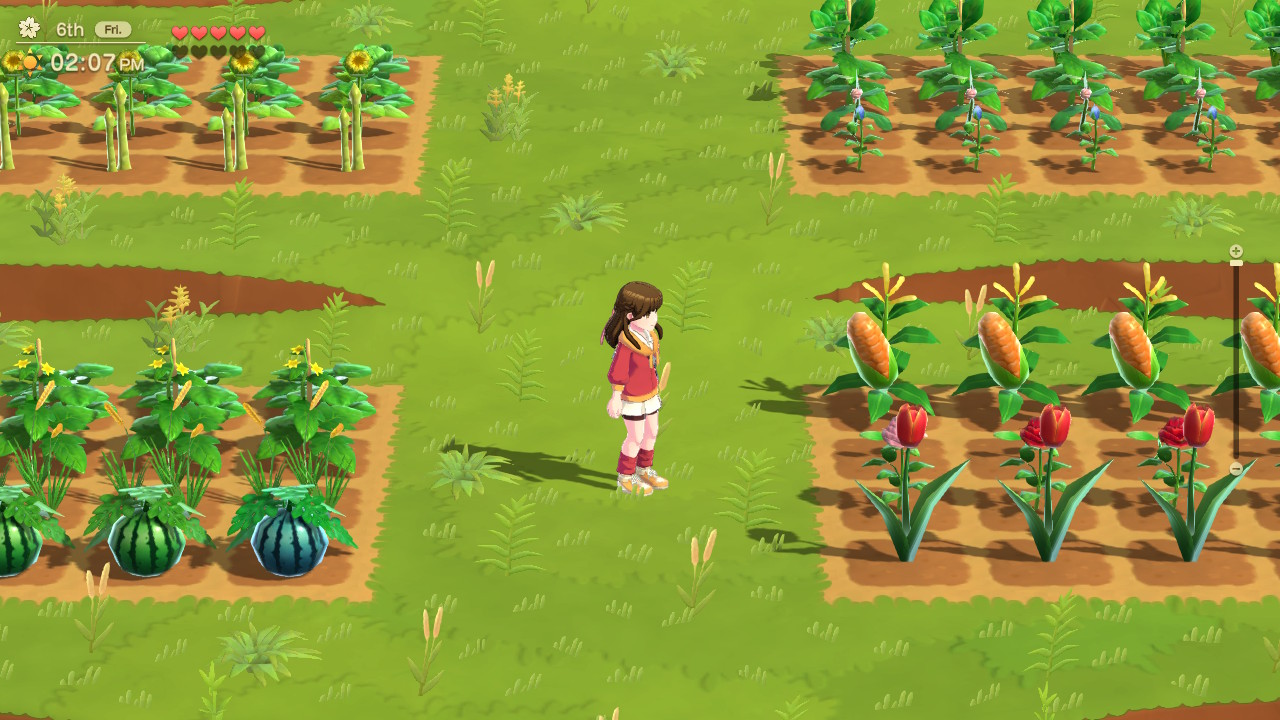
Task: Click the zoom-in plus icon
Action: 1236,250
